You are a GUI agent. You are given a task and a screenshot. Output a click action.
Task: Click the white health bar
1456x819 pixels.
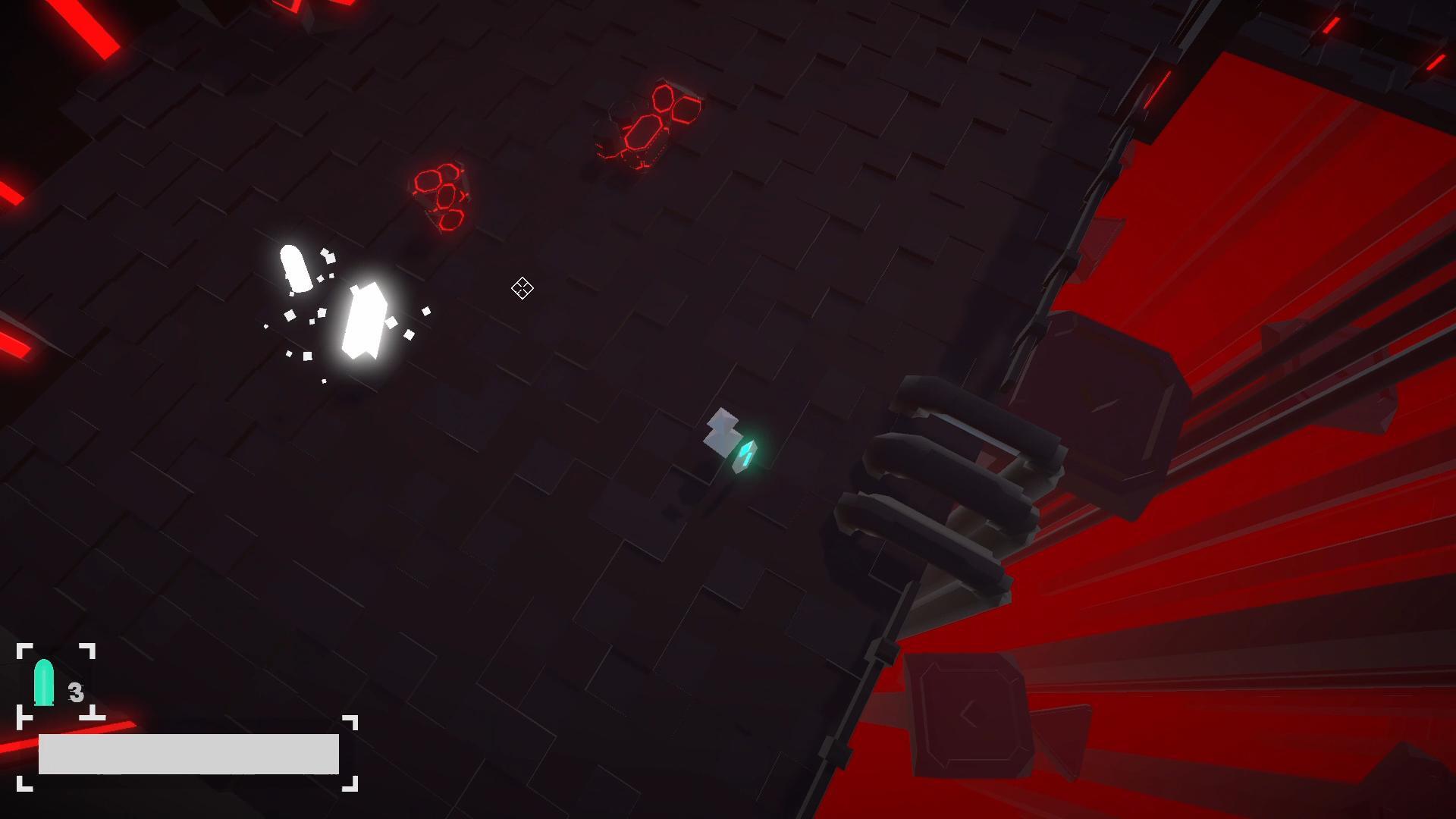pyautogui.click(x=190, y=755)
